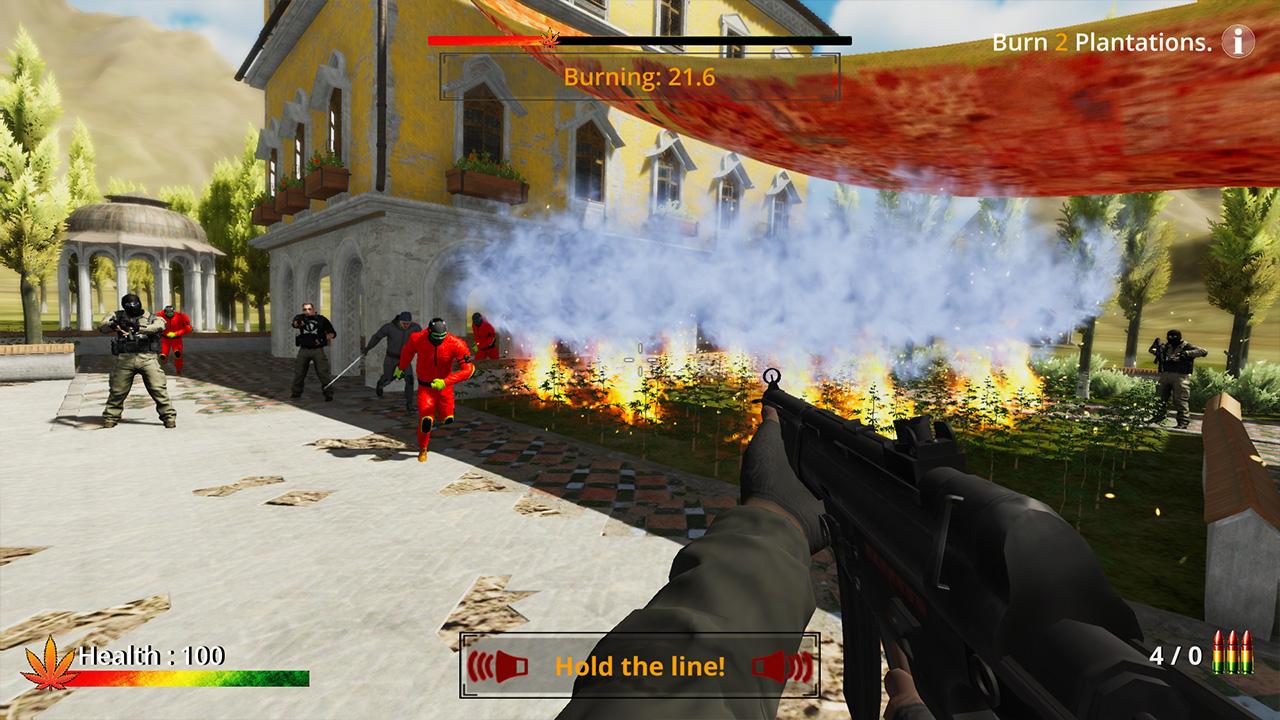Expand the Burning progress panel

coord(639,78)
